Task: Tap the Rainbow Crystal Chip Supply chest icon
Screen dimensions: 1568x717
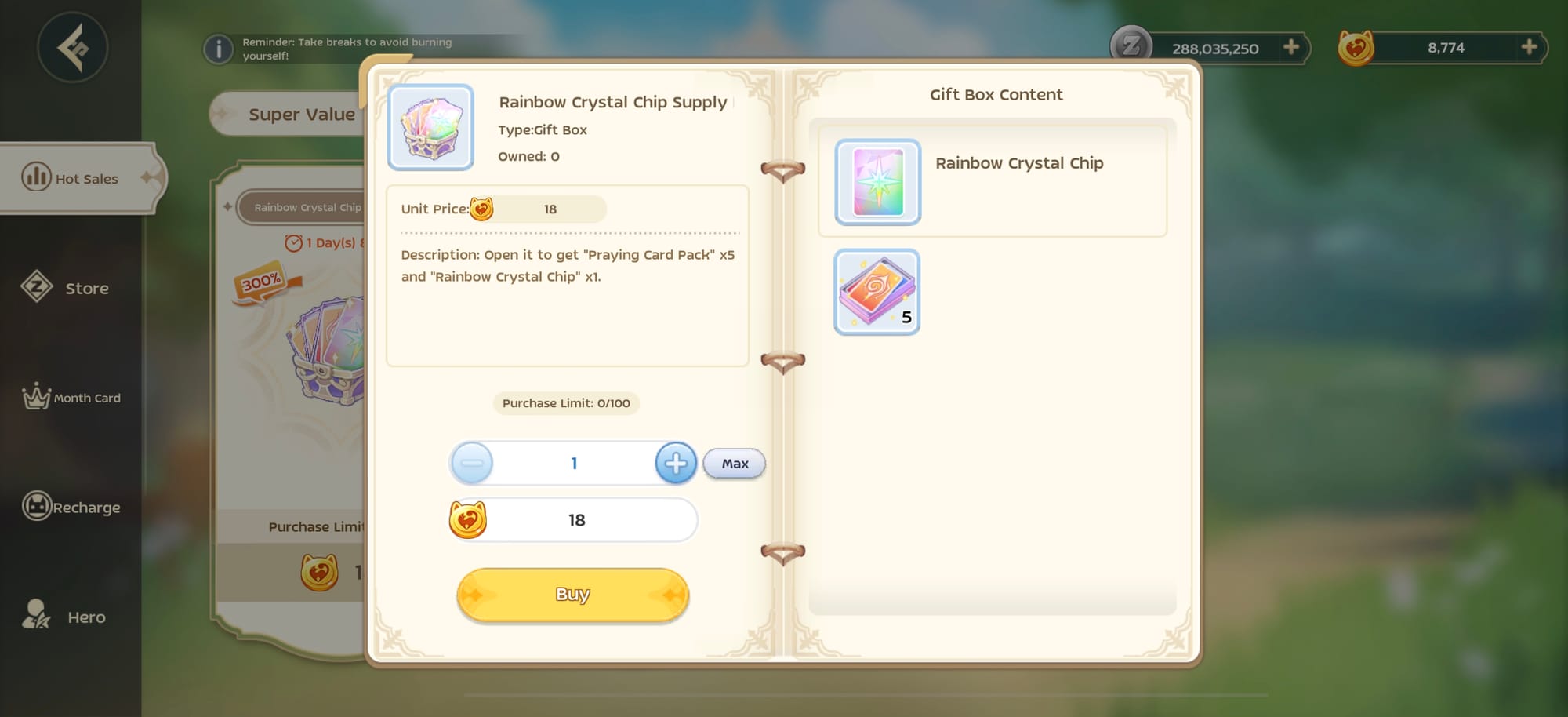Action: coord(430,127)
